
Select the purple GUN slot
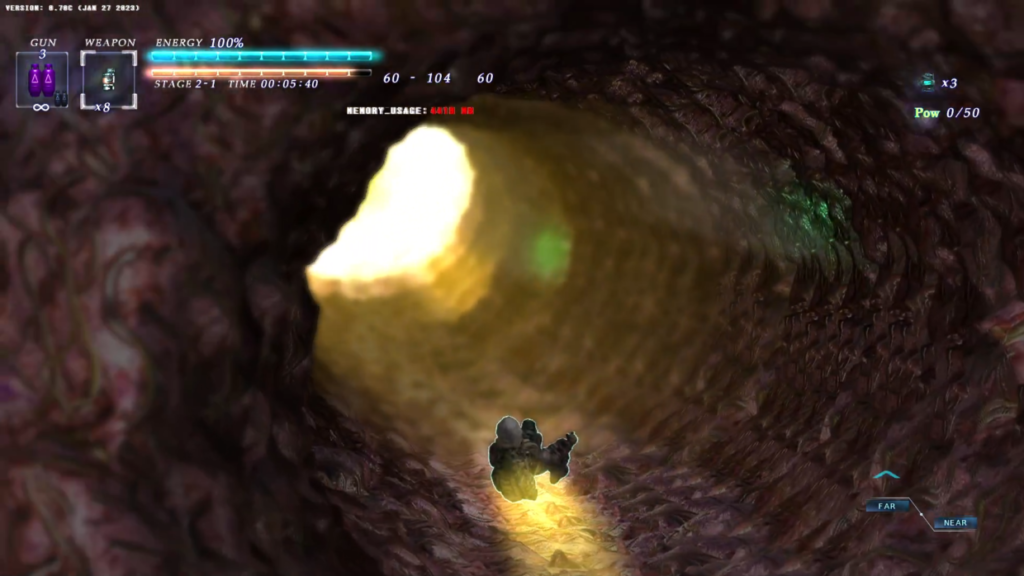42,79
